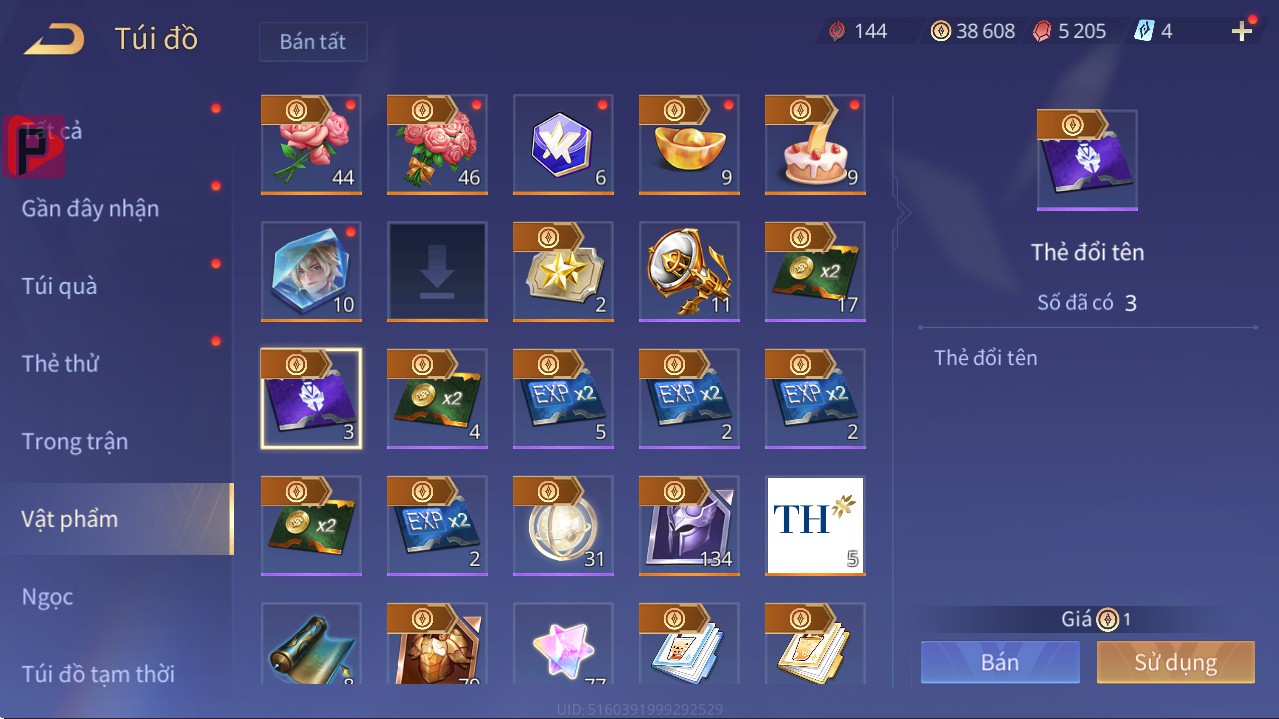Click the Bán tất button
Image resolution: width=1279 pixels, height=719 pixels.
[313, 42]
